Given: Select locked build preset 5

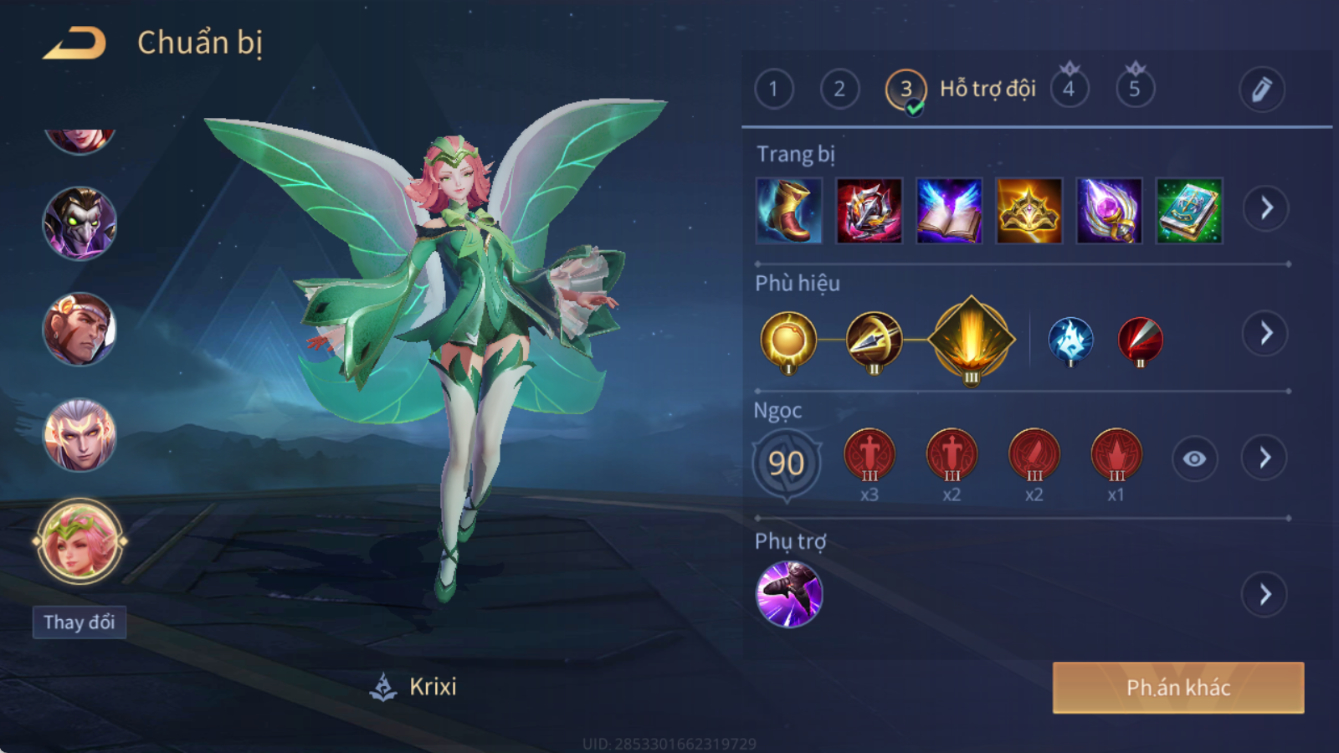Looking at the screenshot, I should (x=1135, y=89).
